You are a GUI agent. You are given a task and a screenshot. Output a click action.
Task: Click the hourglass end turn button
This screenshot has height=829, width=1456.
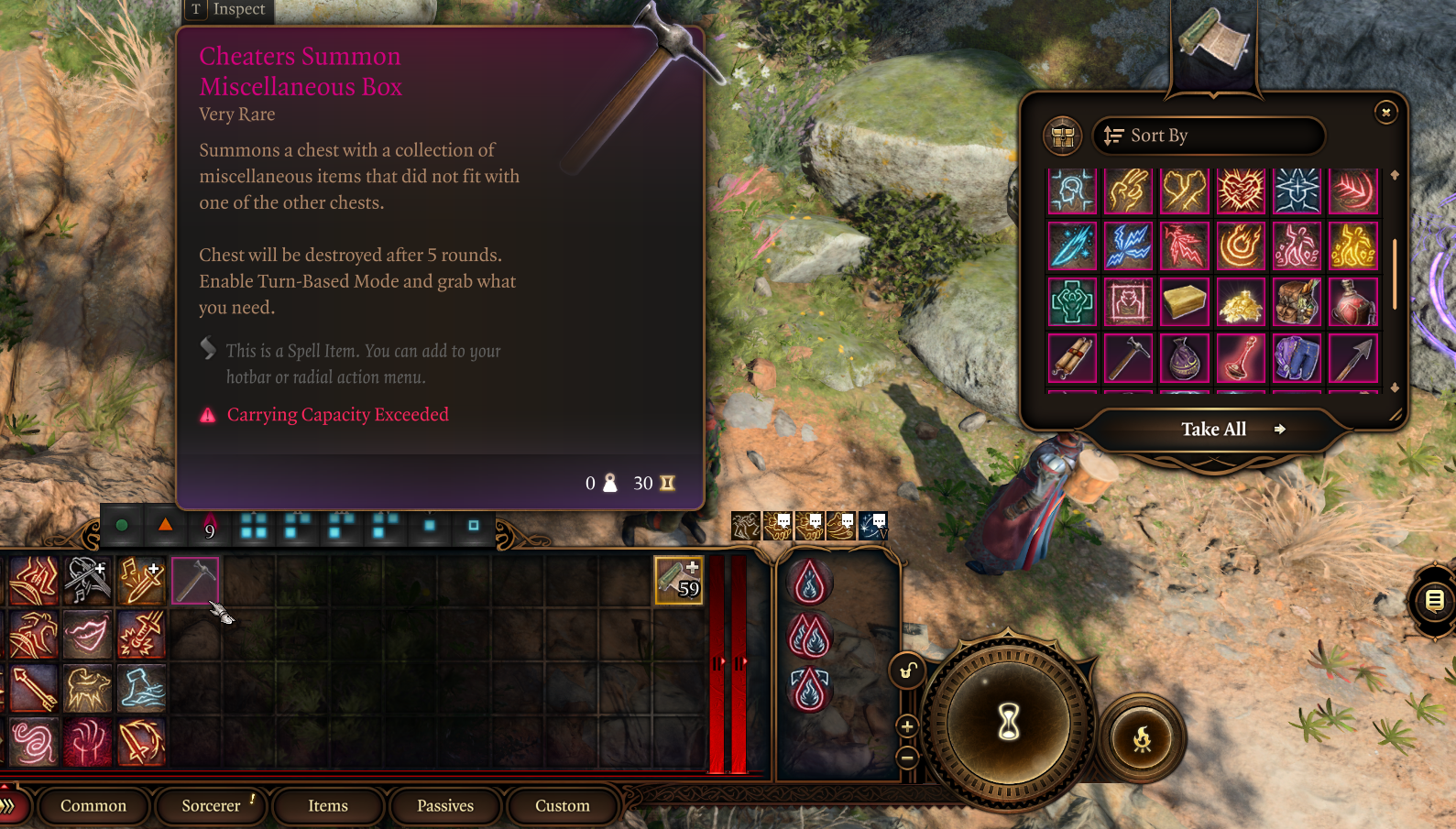(x=1009, y=722)
